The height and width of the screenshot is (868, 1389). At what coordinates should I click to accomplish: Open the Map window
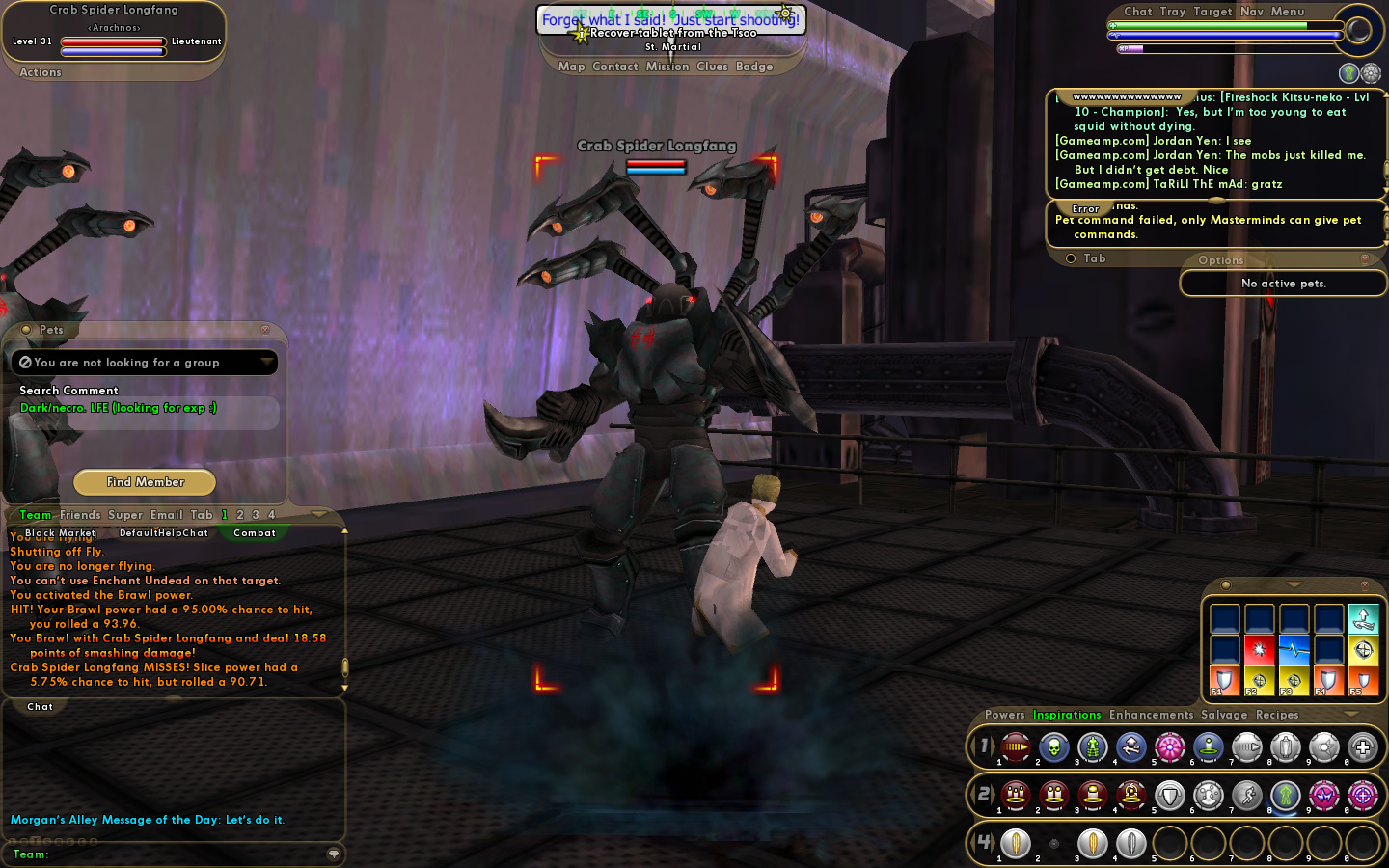point(571,67)
